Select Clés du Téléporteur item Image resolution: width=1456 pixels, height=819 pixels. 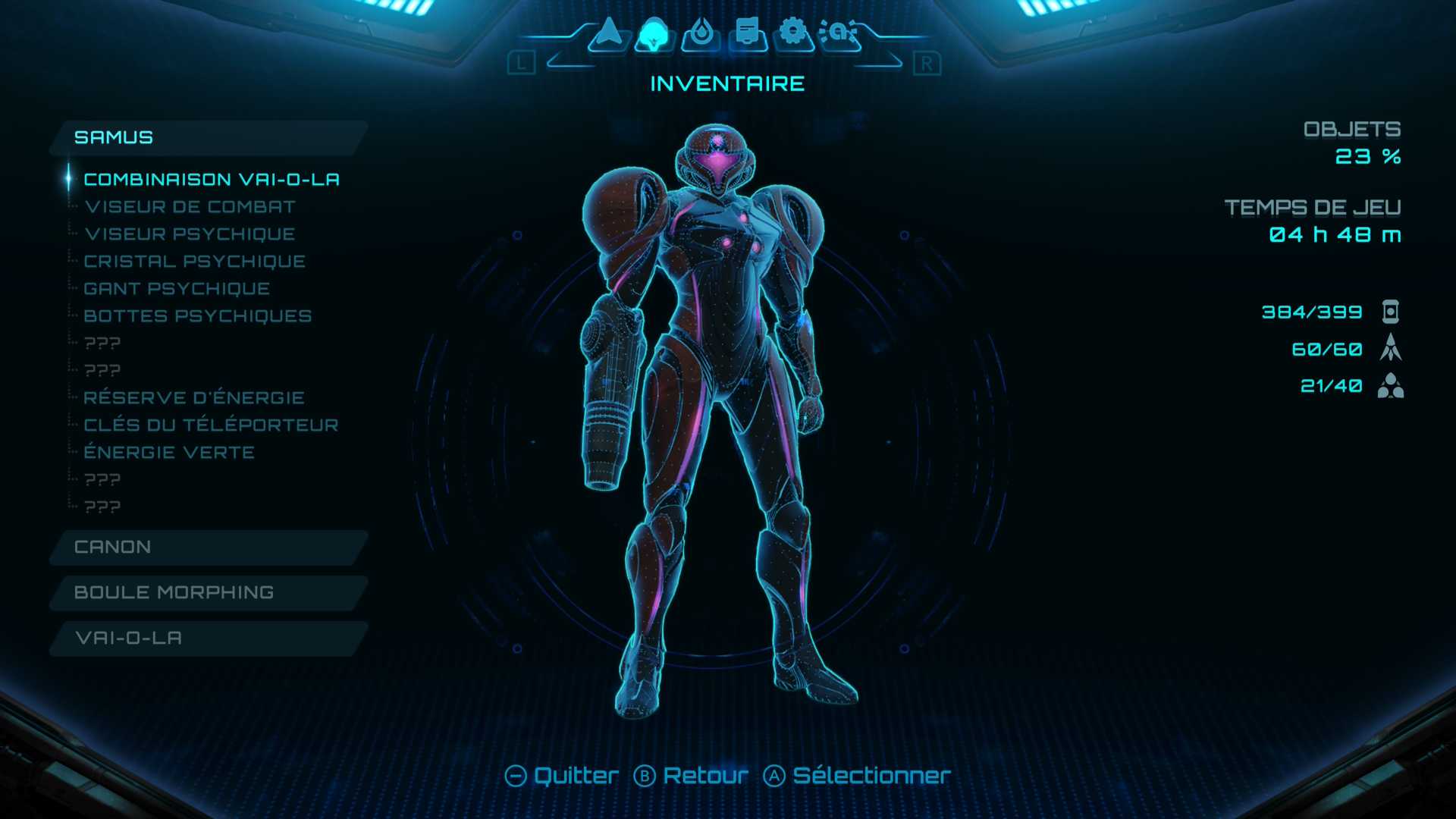click(x=211, y=425)
